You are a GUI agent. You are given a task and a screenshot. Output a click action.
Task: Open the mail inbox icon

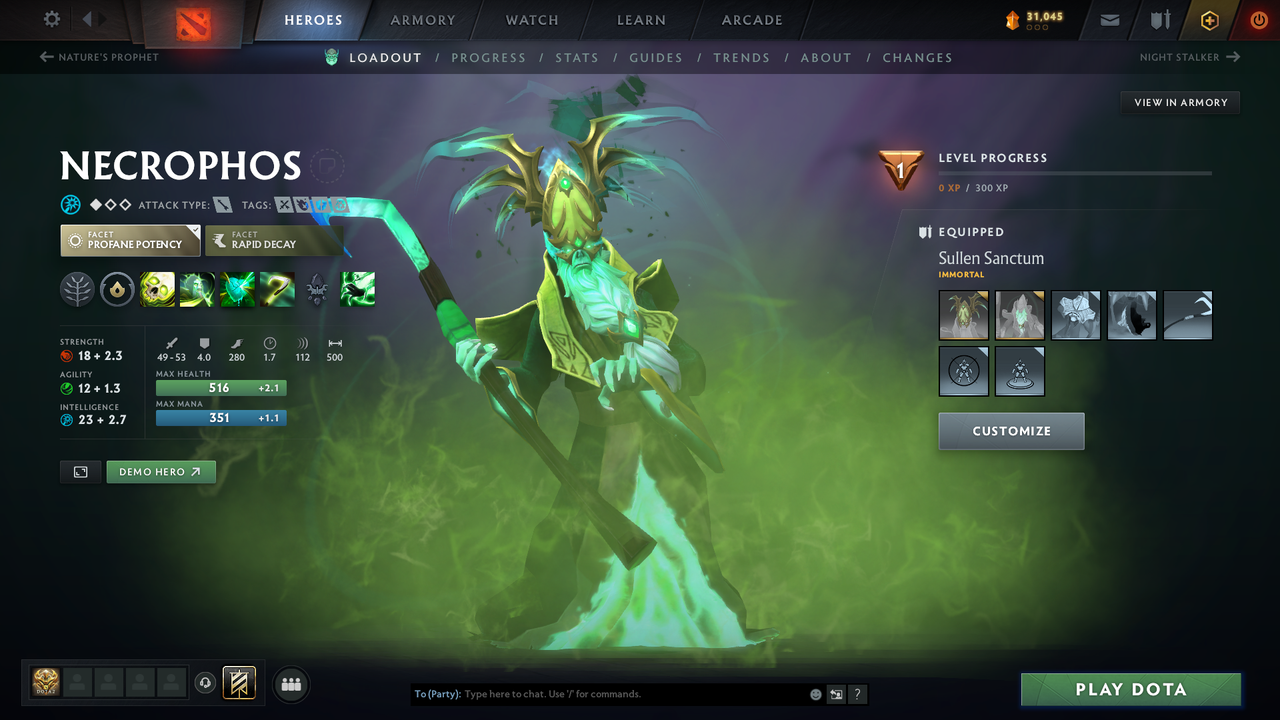(1111, 19)
